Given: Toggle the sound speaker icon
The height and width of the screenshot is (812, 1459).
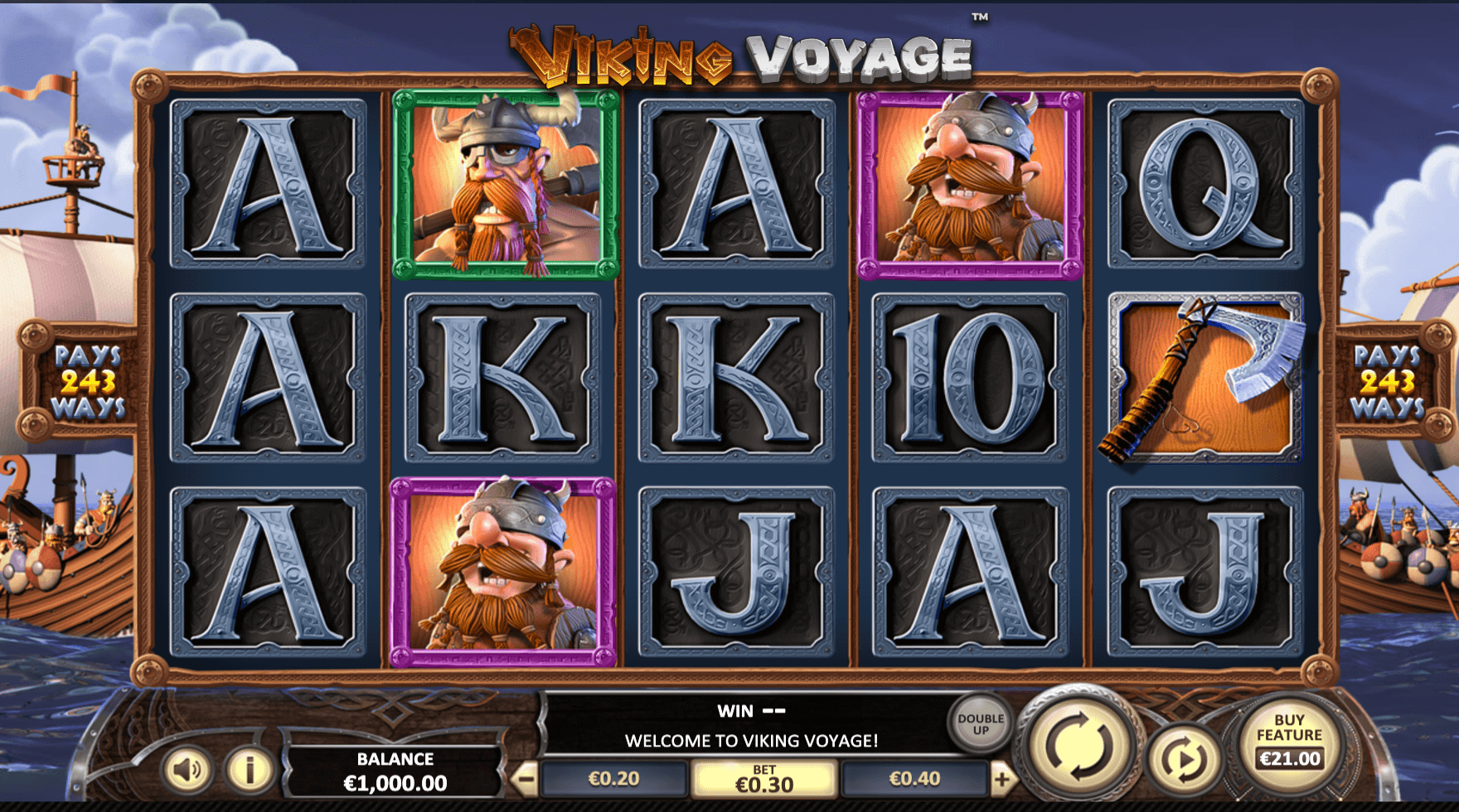Looking at the screenshot, I should point(187,771).
